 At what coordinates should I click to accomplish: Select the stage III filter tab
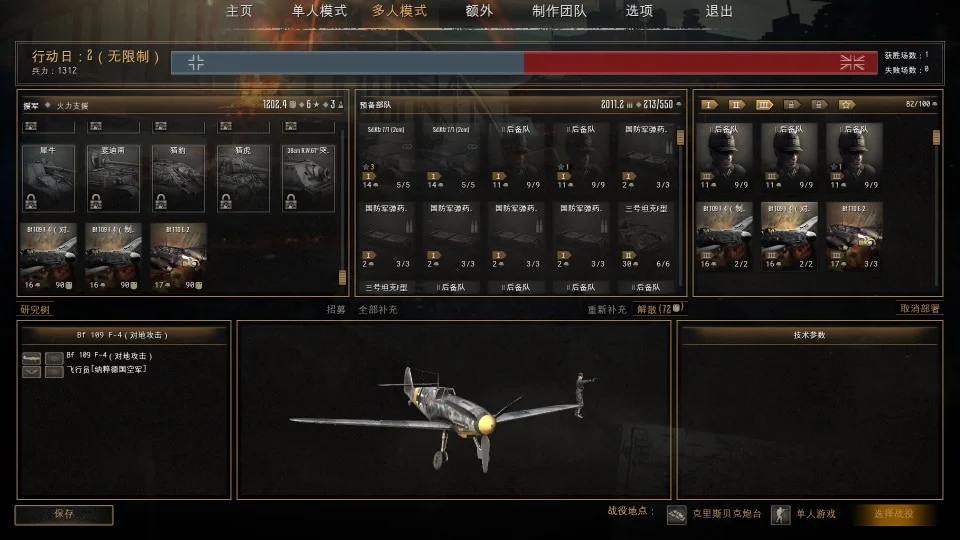765,104
